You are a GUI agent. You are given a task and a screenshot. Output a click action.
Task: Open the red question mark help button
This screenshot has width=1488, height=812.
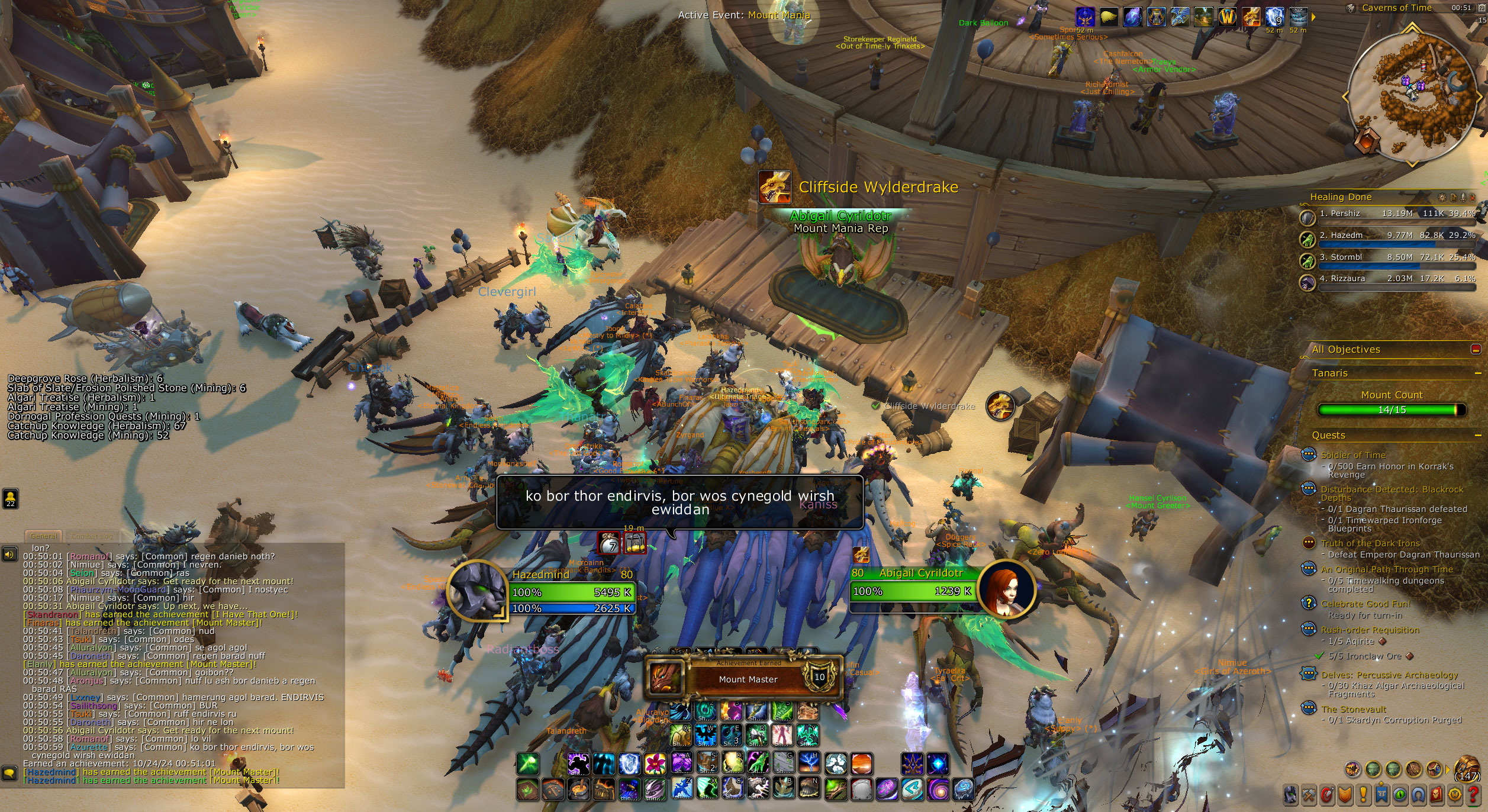[x=1473, y=794]
